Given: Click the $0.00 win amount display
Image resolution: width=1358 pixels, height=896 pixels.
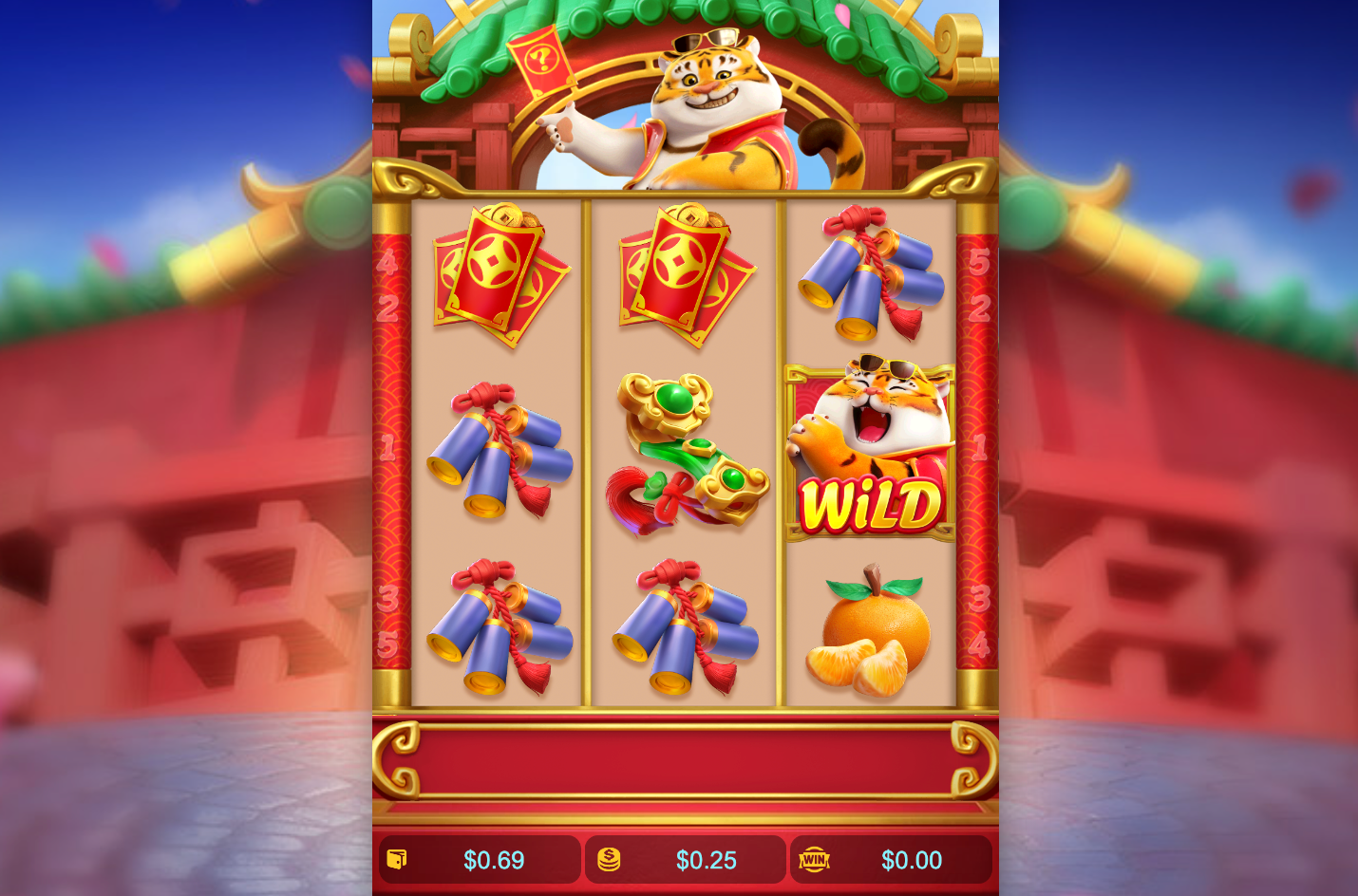Looking at the screenshot, I should point(911,860).
